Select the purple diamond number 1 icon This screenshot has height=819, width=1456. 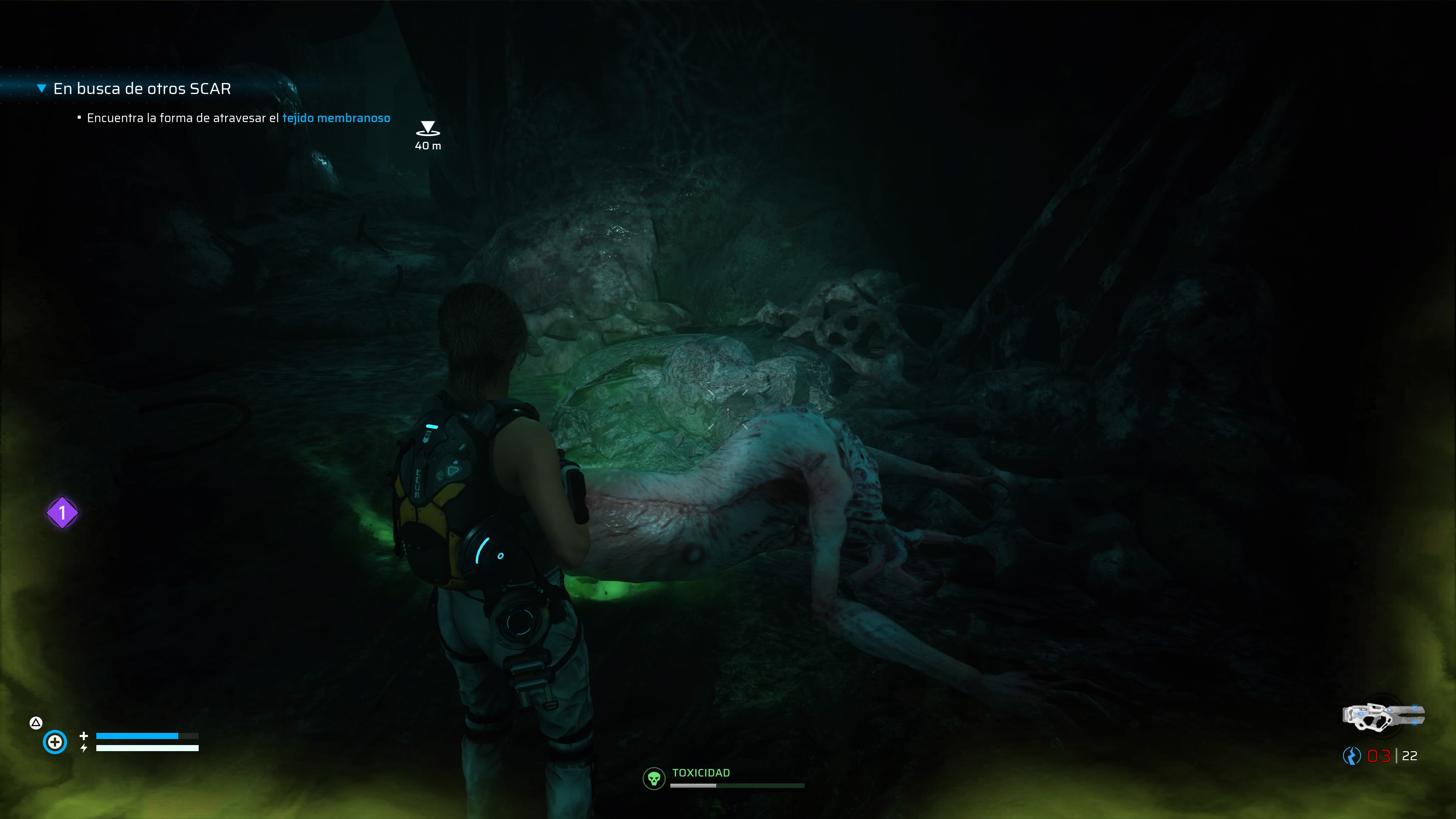coord(62,513)
